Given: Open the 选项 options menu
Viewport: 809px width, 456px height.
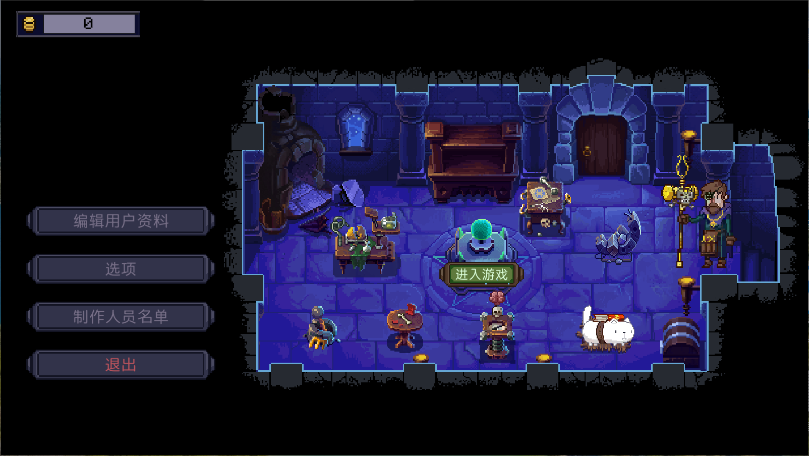Looking at the screenshot, I should (x=121, y=269).
